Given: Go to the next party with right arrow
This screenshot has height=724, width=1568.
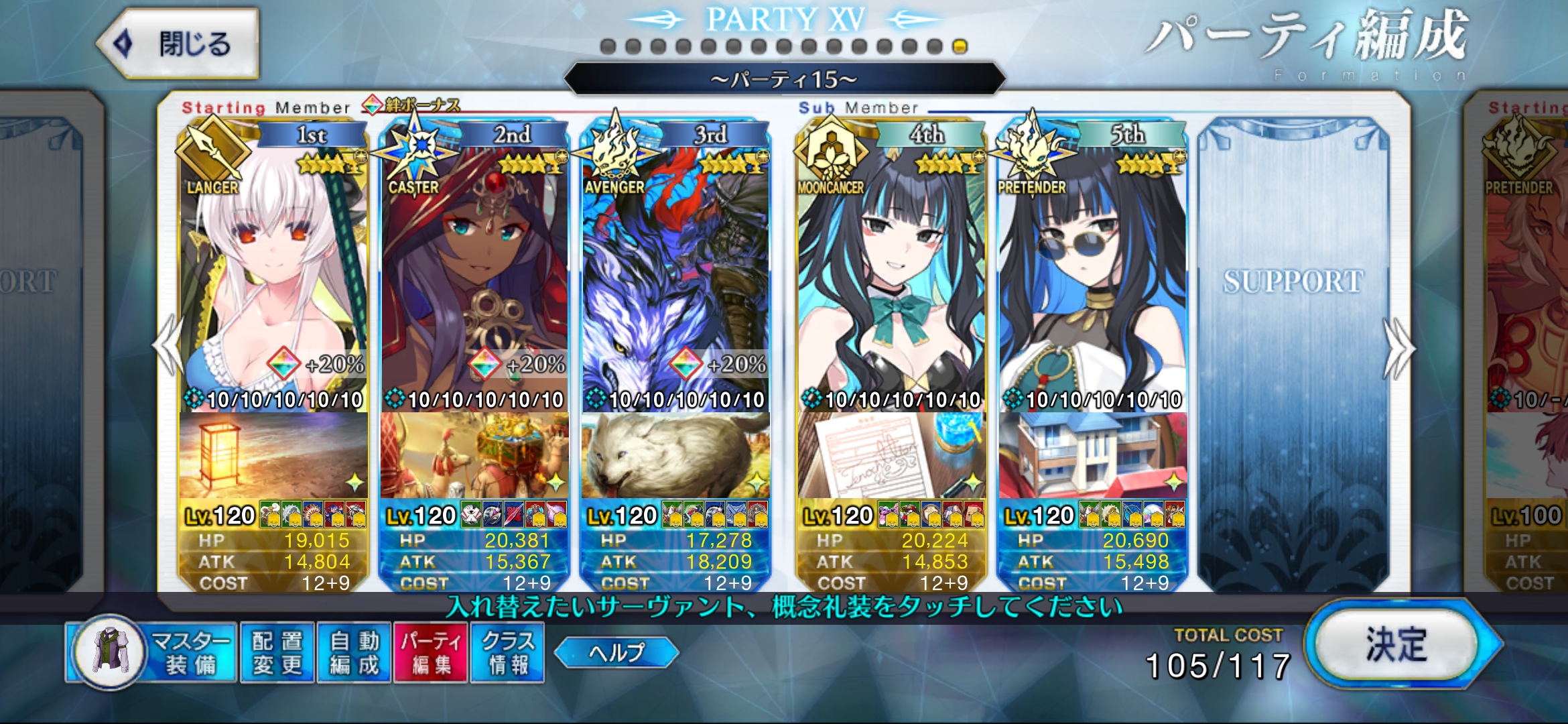Looking at the screenshot, I should point(1399,347).
